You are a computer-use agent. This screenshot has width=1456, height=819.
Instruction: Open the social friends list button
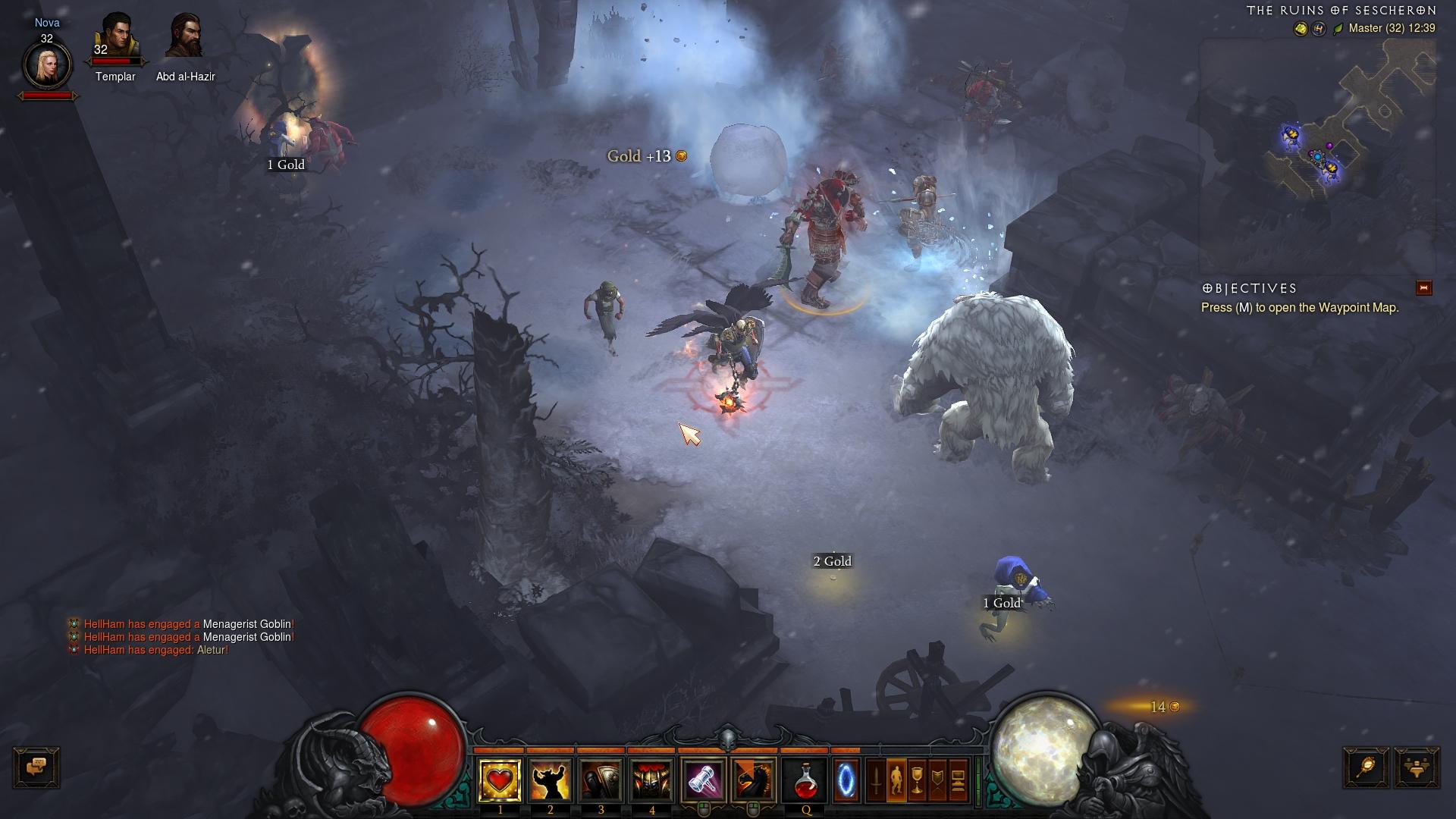pyautogui.click(x=1416, y=767)
